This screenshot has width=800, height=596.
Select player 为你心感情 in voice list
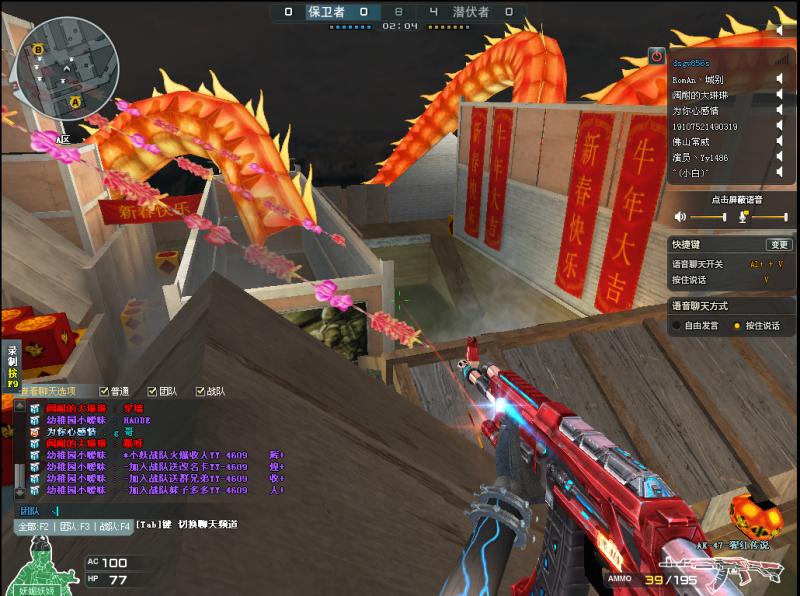pos(698,111)
